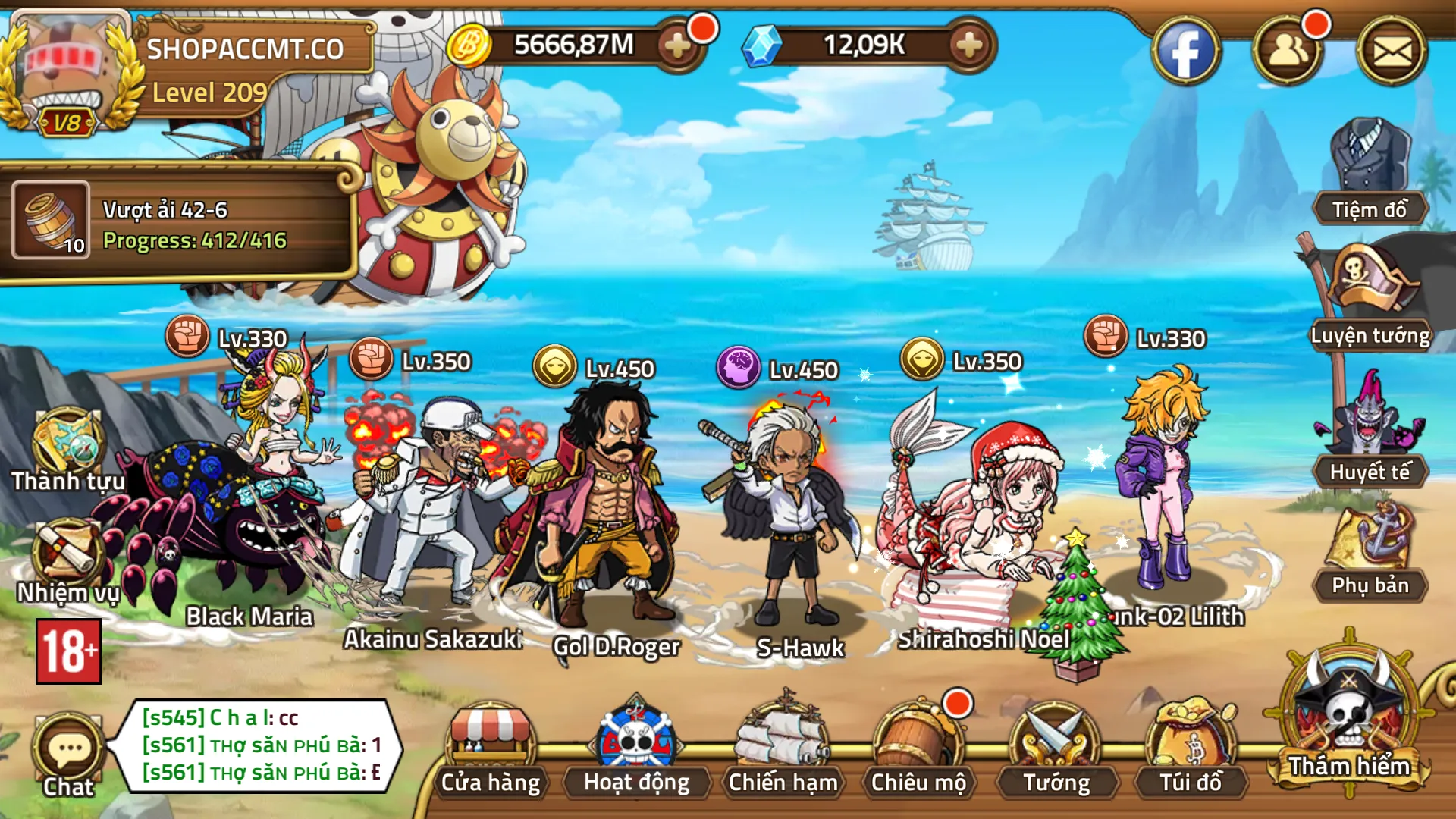Open Huyết tế menu
Viewport: 1456px width, 819px height.
click(1370, 432)
